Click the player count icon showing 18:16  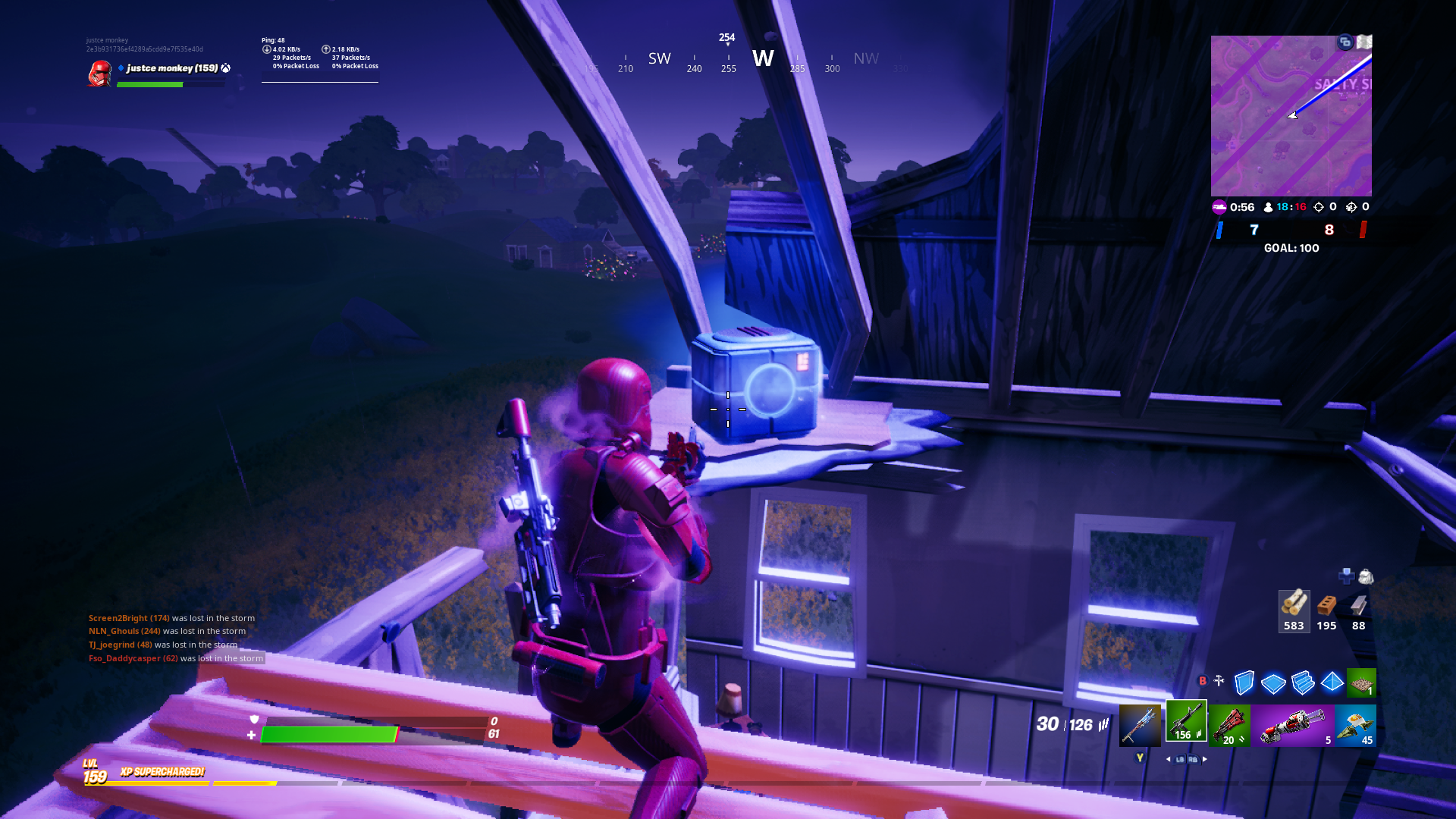1268,207
